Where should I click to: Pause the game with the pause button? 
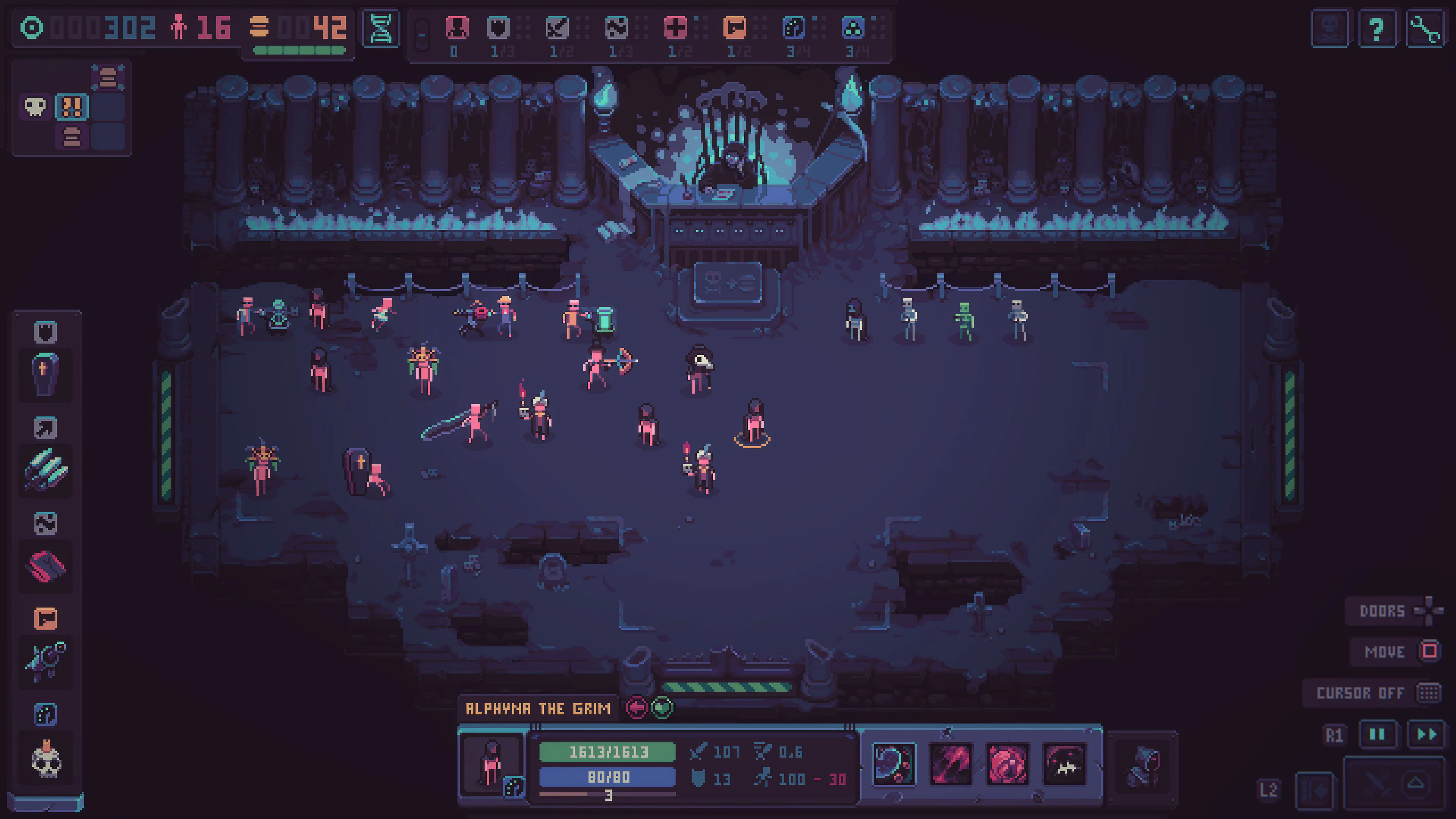pos(1378,733)
